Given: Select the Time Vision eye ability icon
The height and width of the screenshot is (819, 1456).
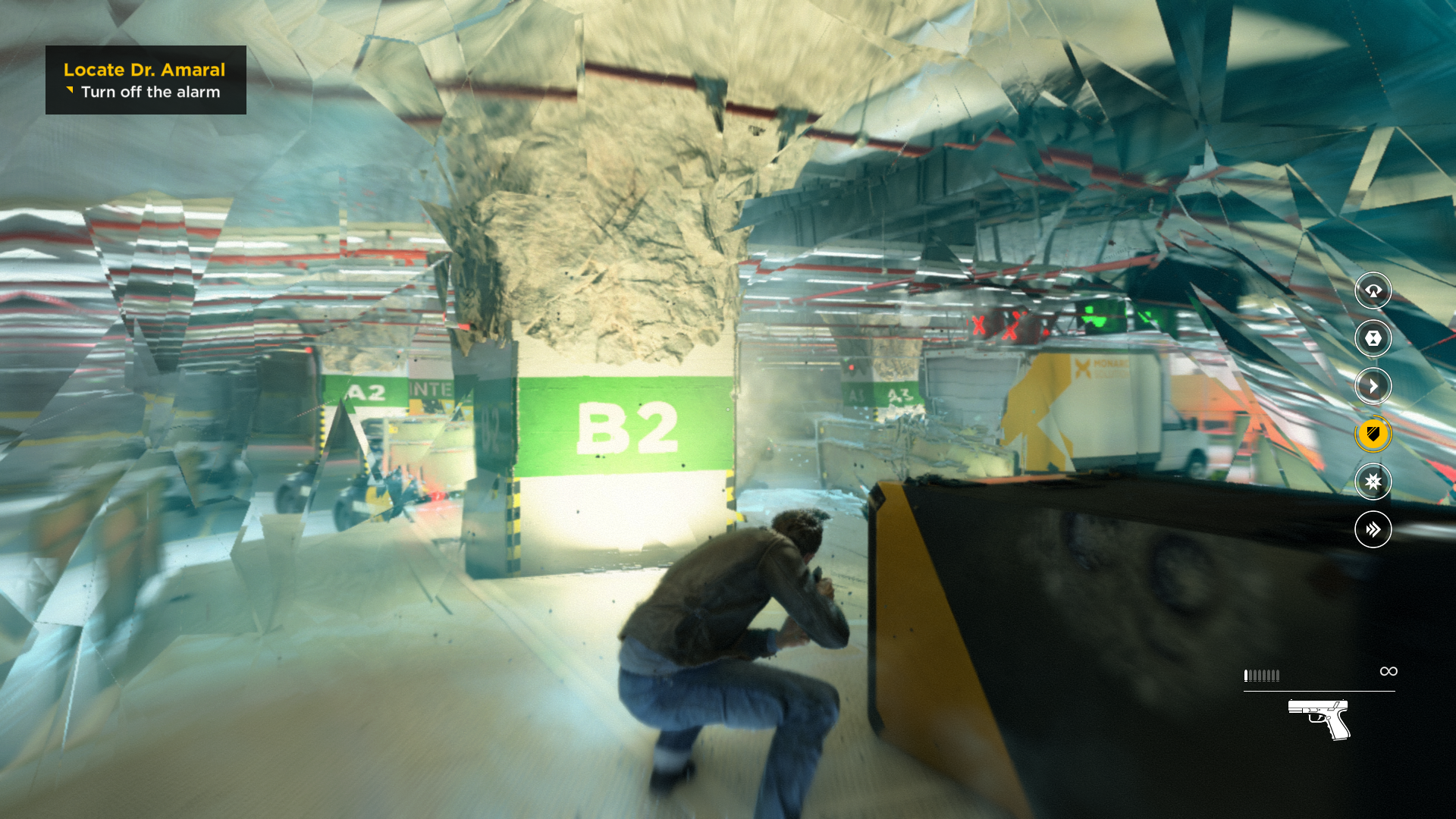Looking at the screenshot, I should click(1373, 292).
